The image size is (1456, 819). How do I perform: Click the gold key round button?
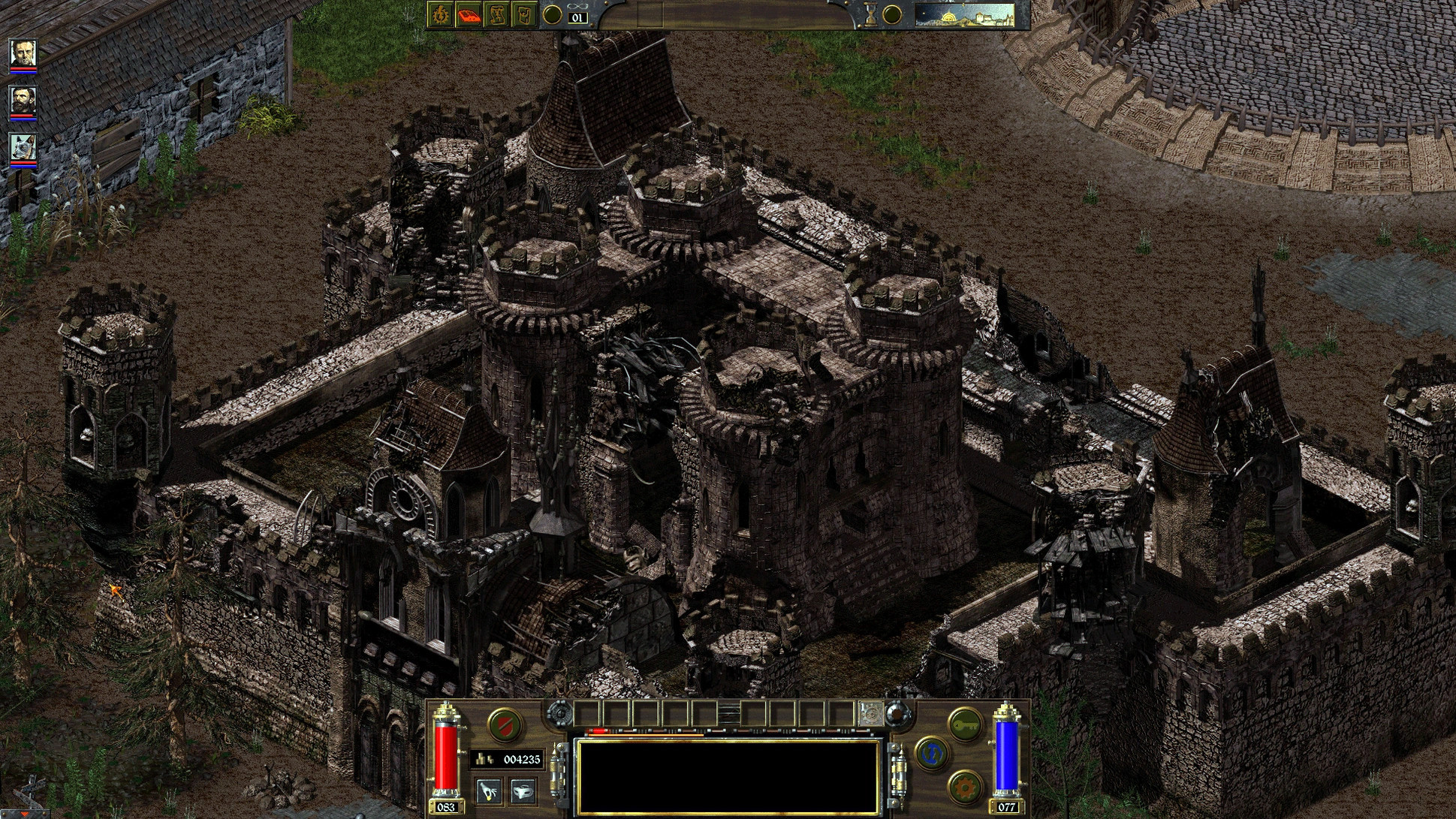point(964,724)
